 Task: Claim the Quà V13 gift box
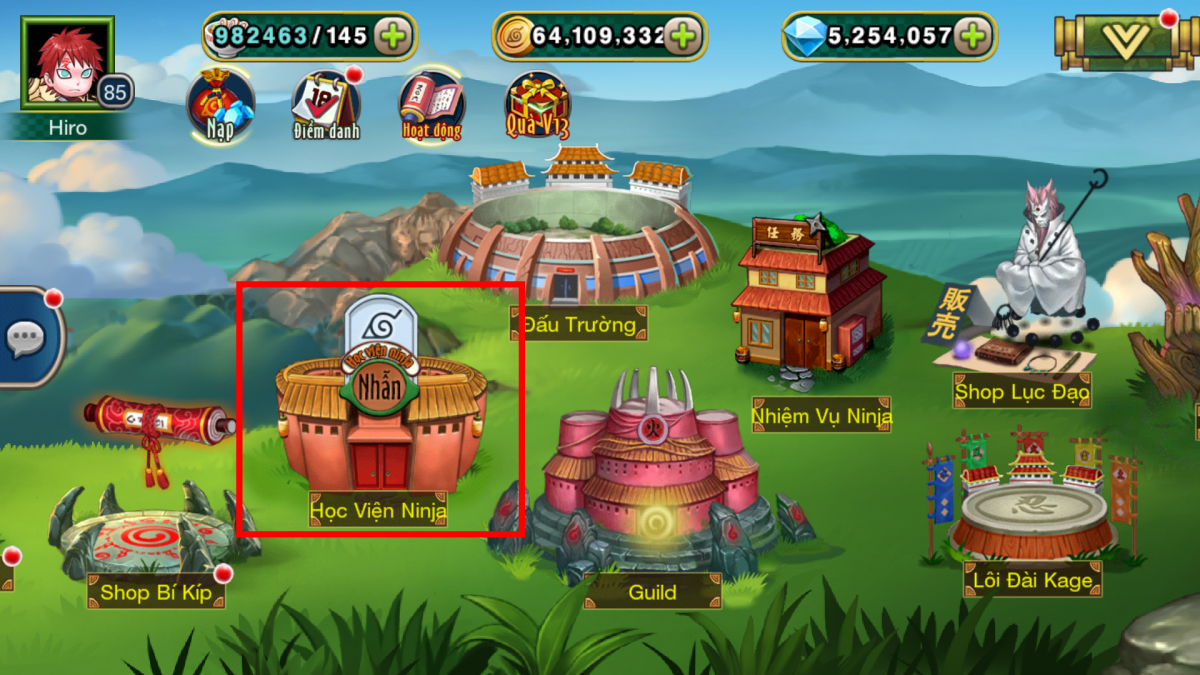537,105
